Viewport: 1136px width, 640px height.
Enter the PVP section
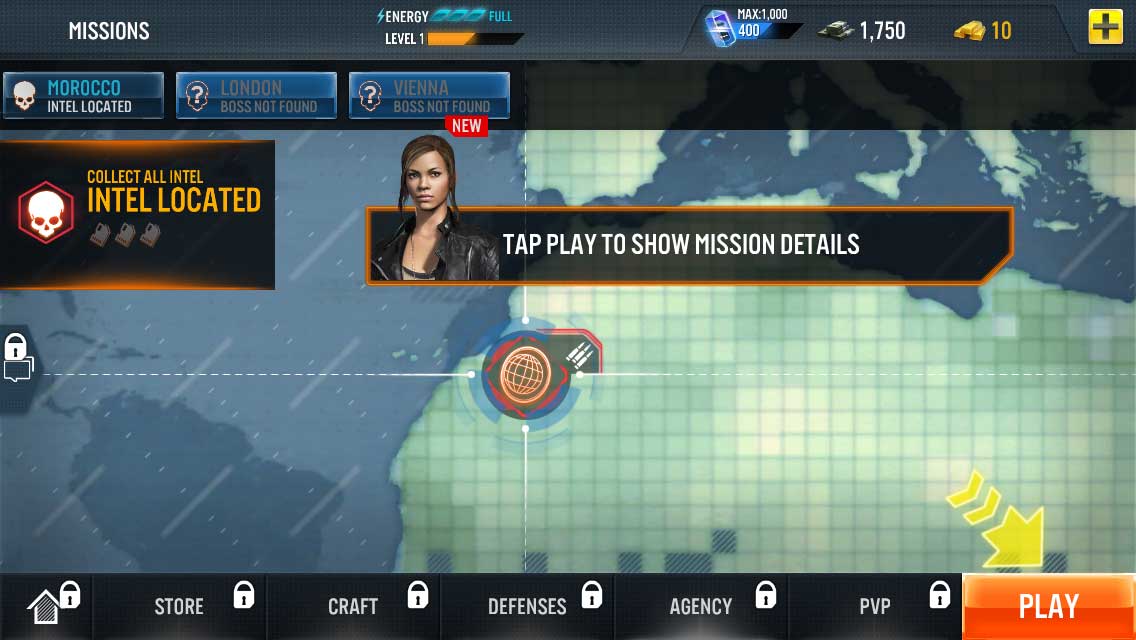[x=875, y=606]
